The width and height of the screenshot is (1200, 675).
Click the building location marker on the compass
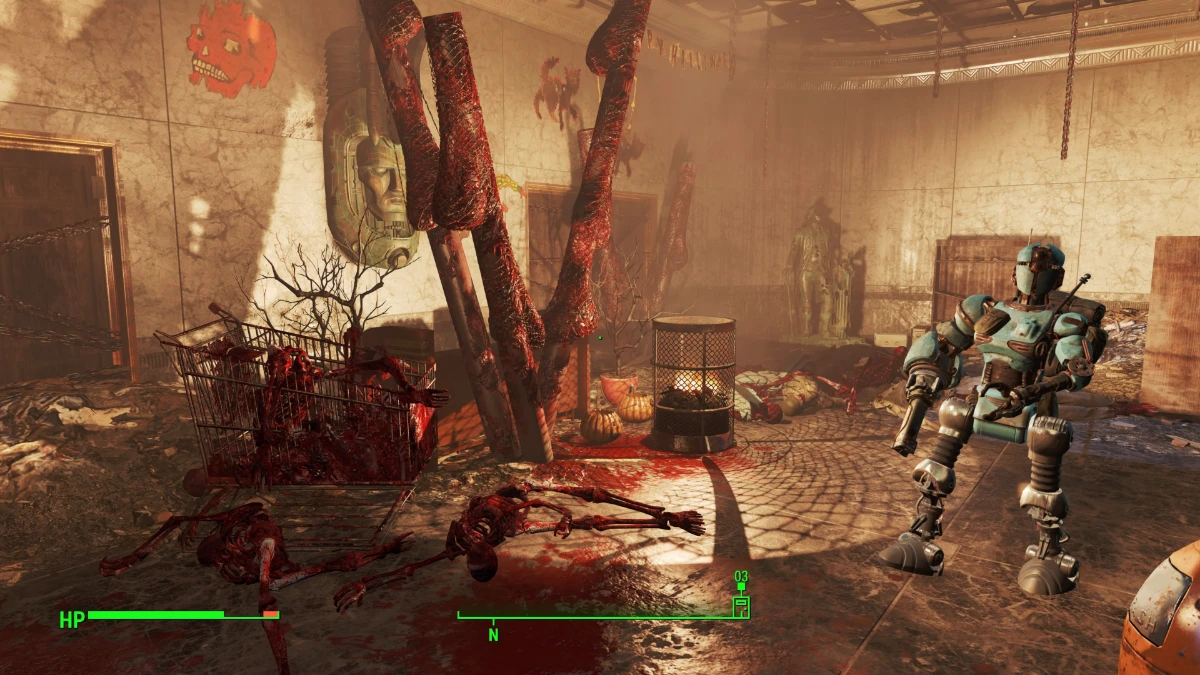click(741, 605)
